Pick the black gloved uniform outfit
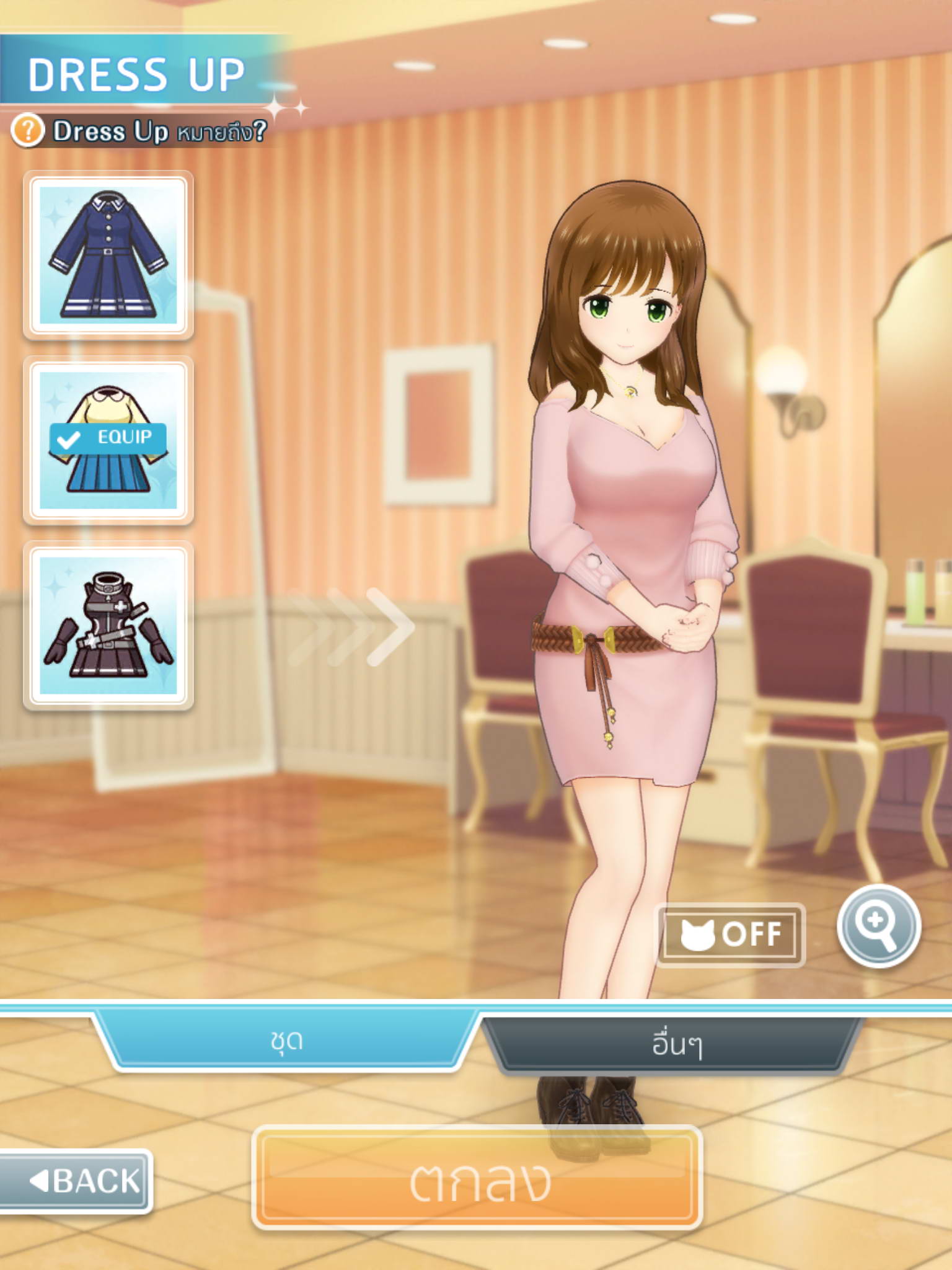 tap(108, 625)
